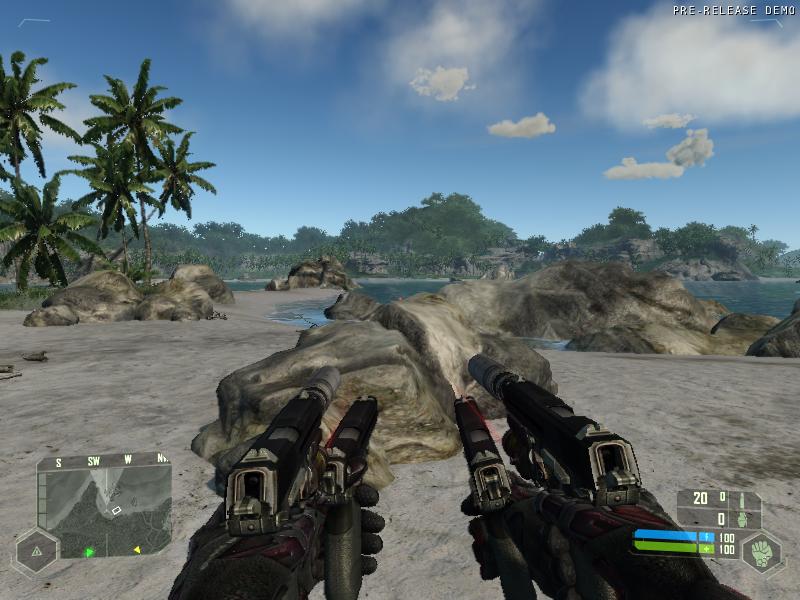
Task: Select the warning triangle hexagon icon
Action: pos(36,550)
